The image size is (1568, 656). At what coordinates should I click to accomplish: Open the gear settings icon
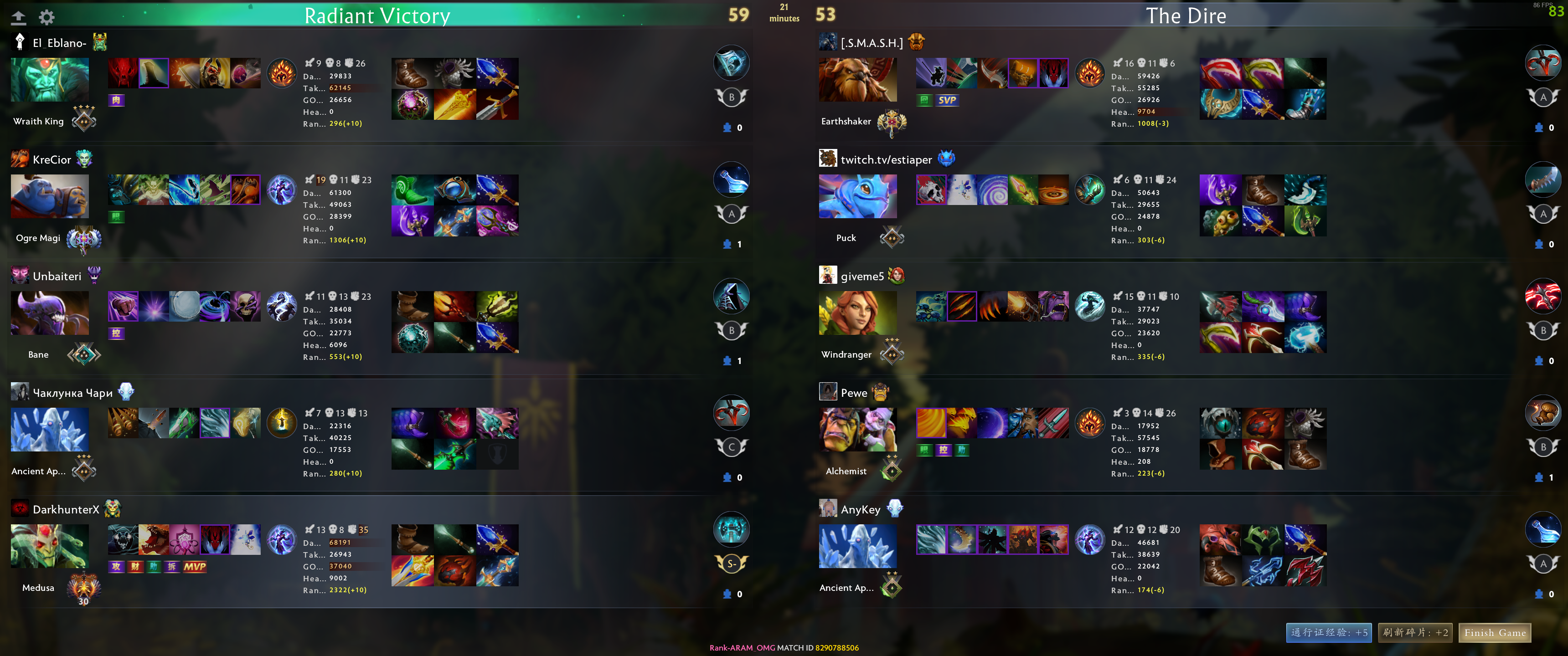[x=47, y=17]
